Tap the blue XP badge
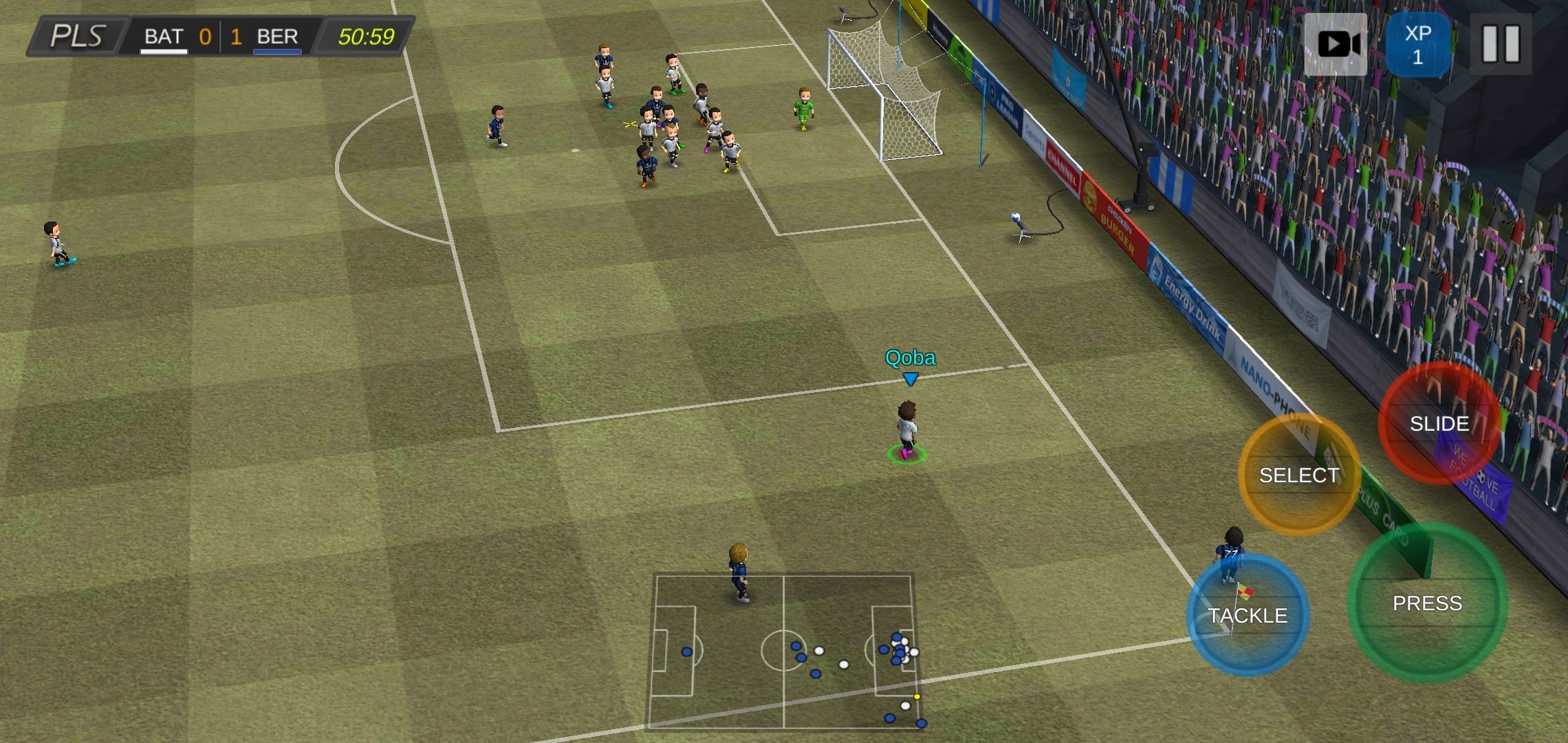 coord(1417,45)
